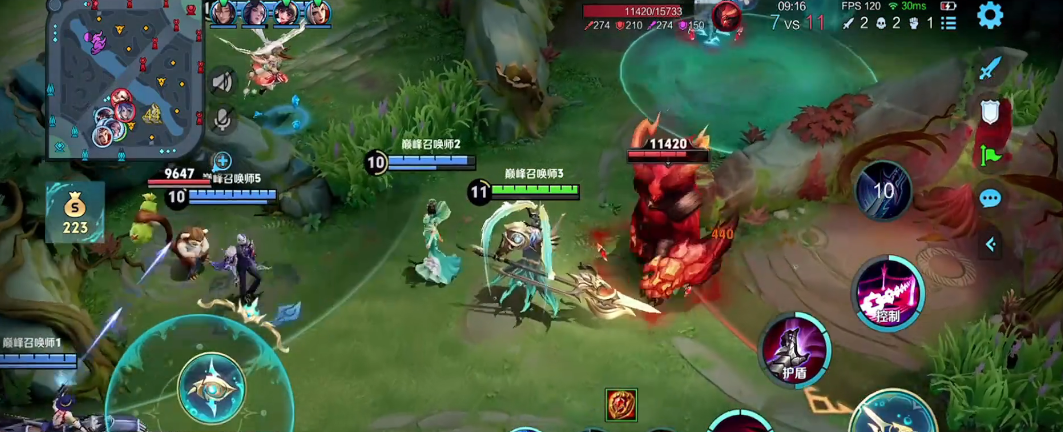Tap the blue sword attack signal

990,70
